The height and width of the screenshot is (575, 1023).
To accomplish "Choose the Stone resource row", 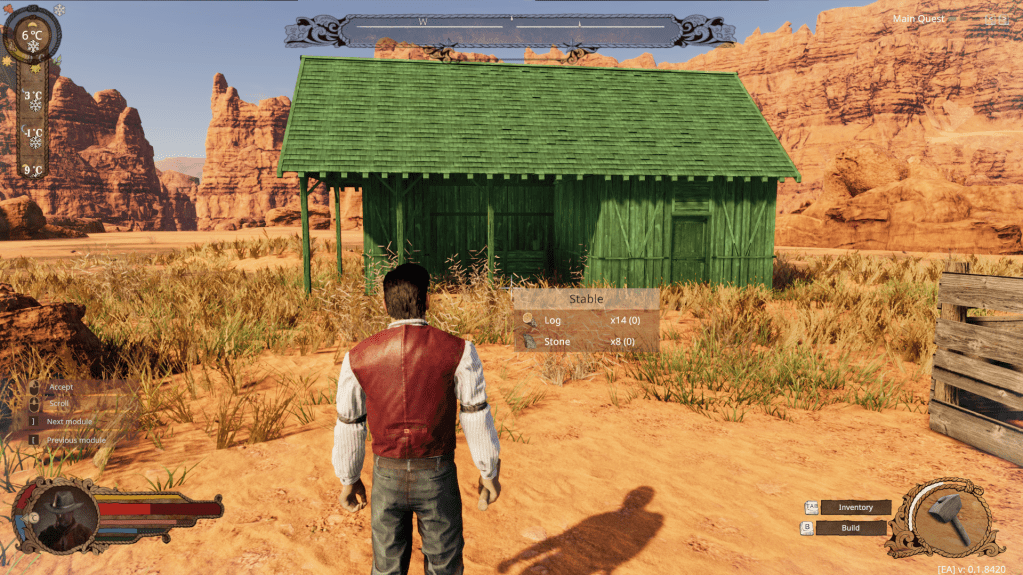I will click(585, 342).
